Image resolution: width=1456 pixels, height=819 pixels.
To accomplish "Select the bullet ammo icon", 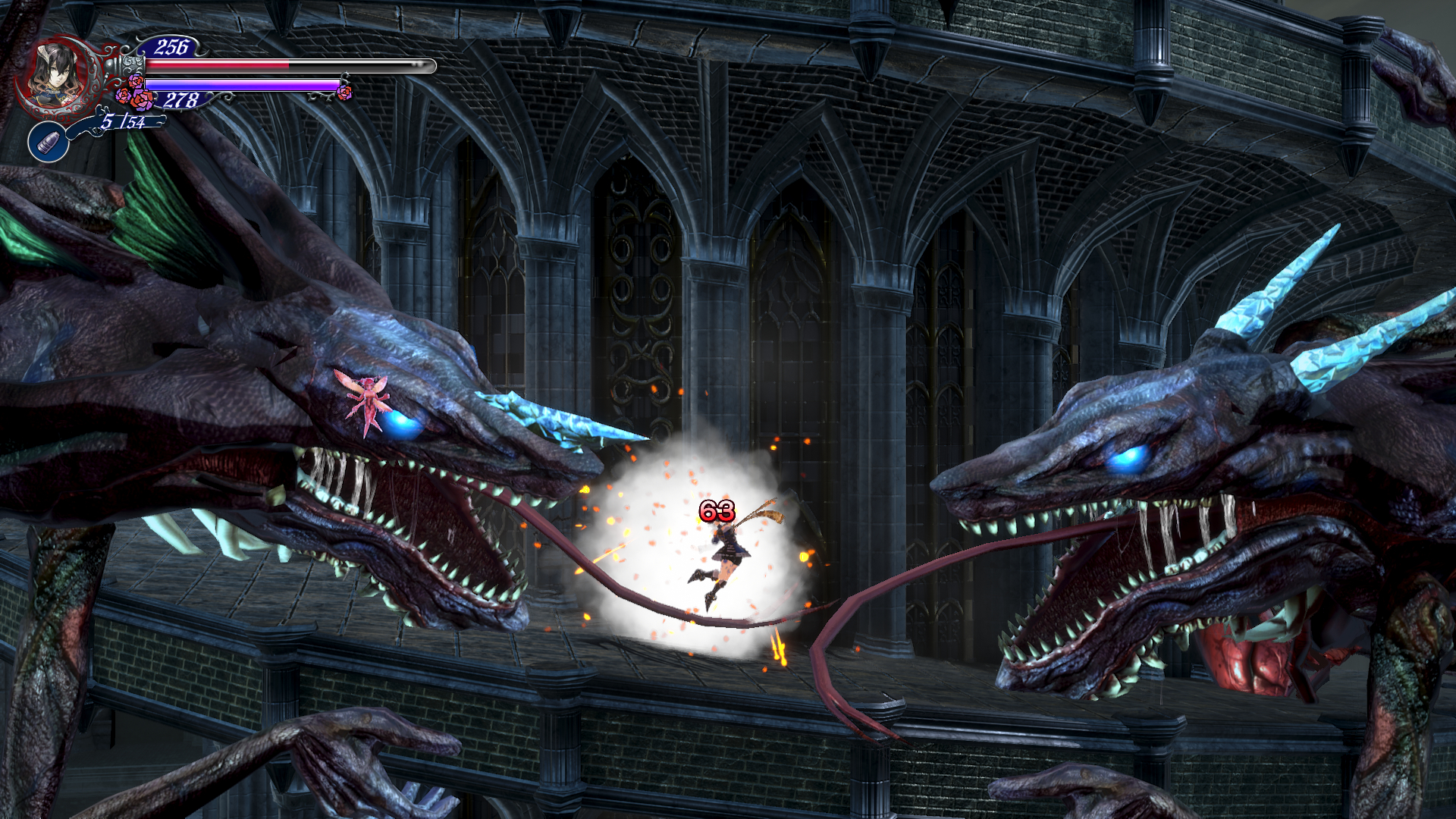I will coord(49,142).
